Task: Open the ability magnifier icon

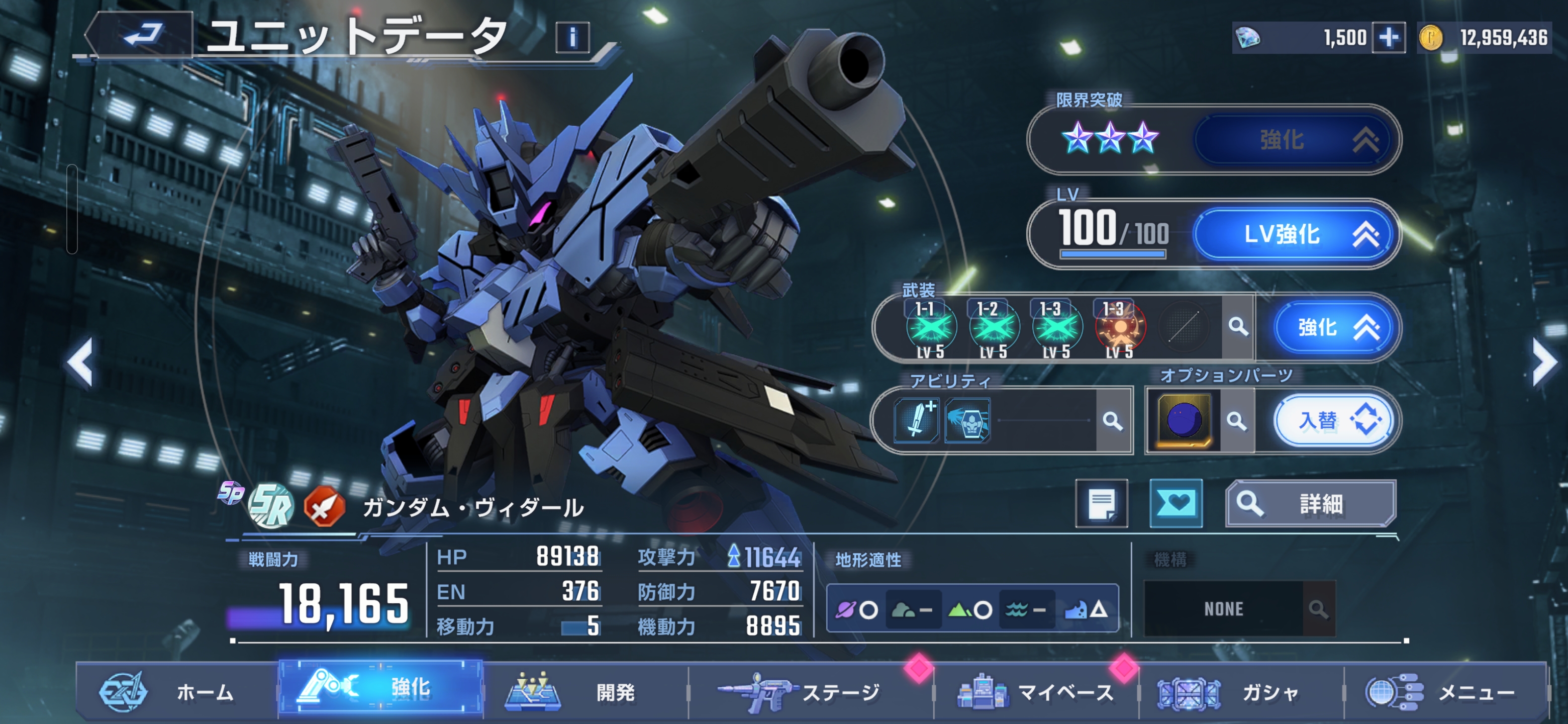Action: click(x=1113, y=421)
